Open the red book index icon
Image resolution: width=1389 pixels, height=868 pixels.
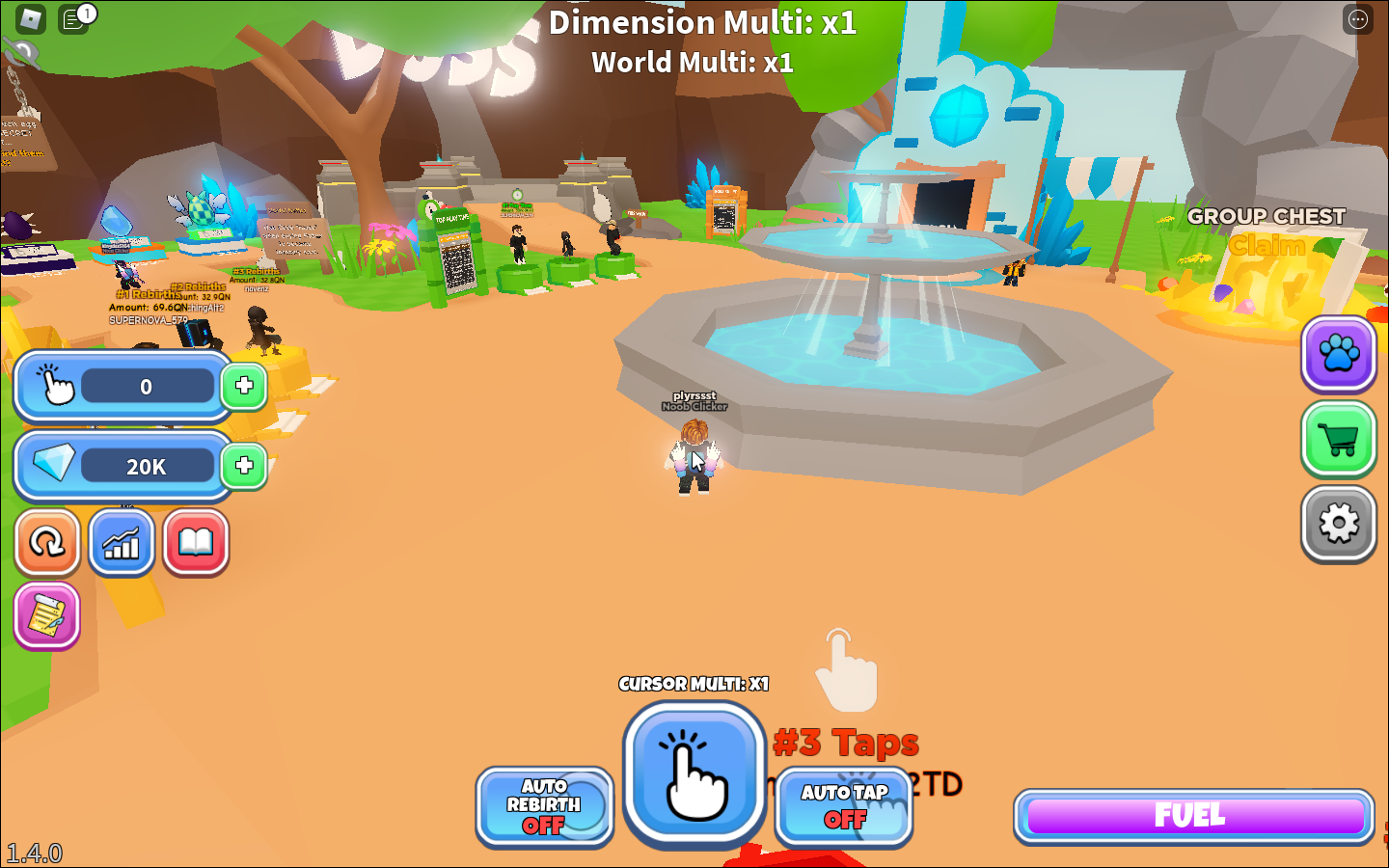(x=195, y=543)
